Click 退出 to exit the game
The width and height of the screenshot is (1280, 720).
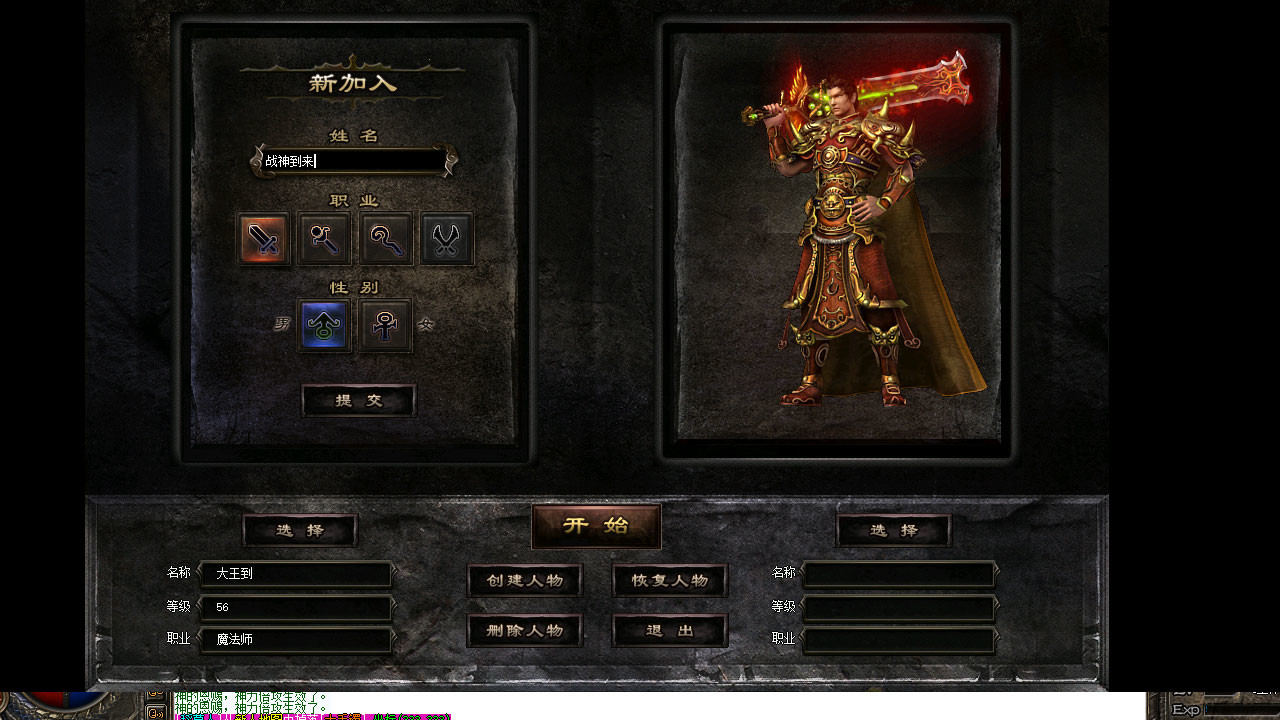pos(668,630)
